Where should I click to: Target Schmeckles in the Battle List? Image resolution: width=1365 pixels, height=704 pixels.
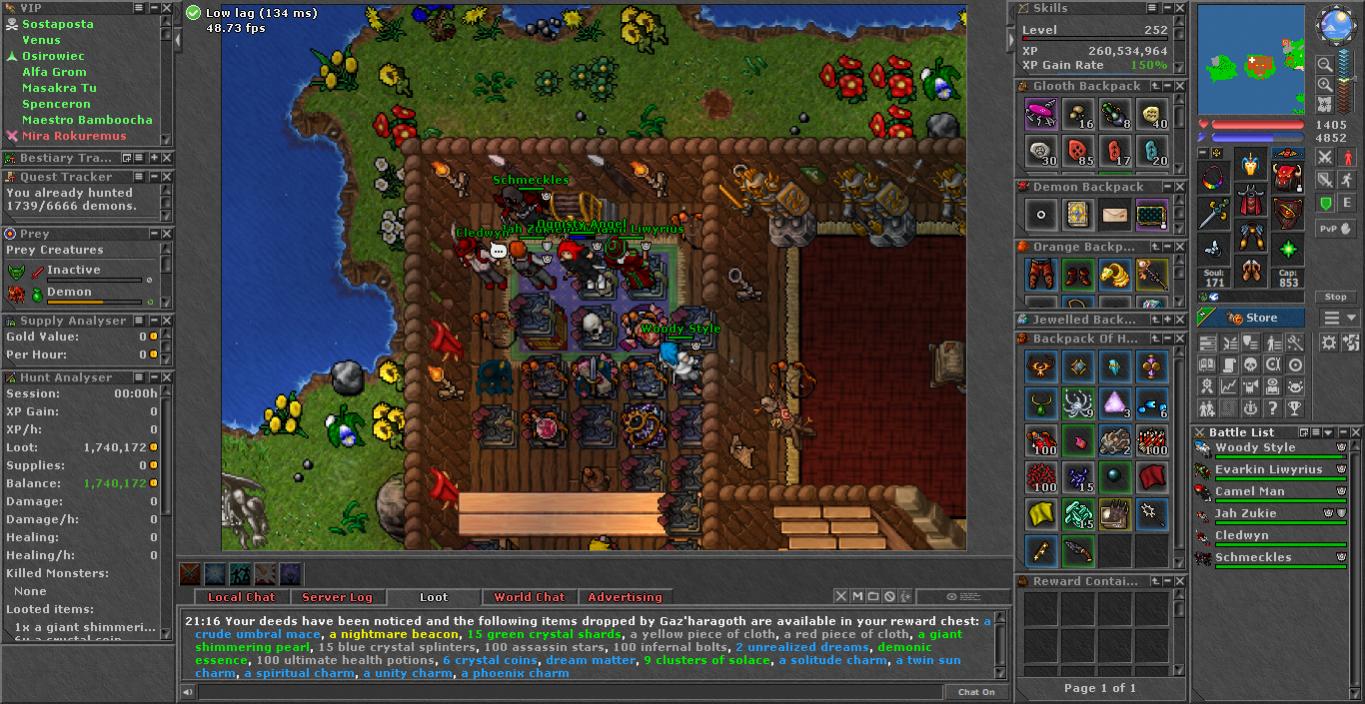coord(1253,558)
